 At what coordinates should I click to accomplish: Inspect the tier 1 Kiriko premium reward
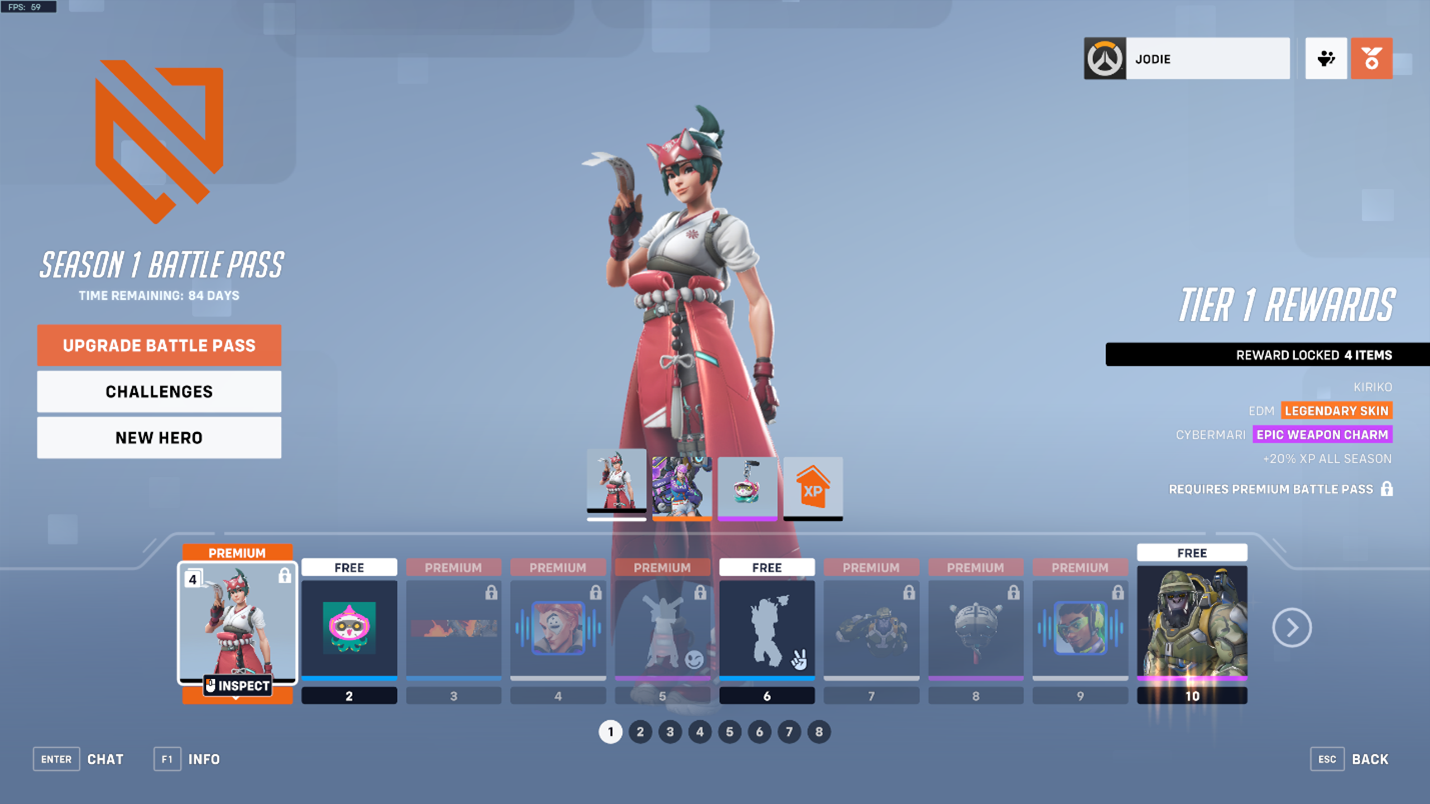(237, 685)
